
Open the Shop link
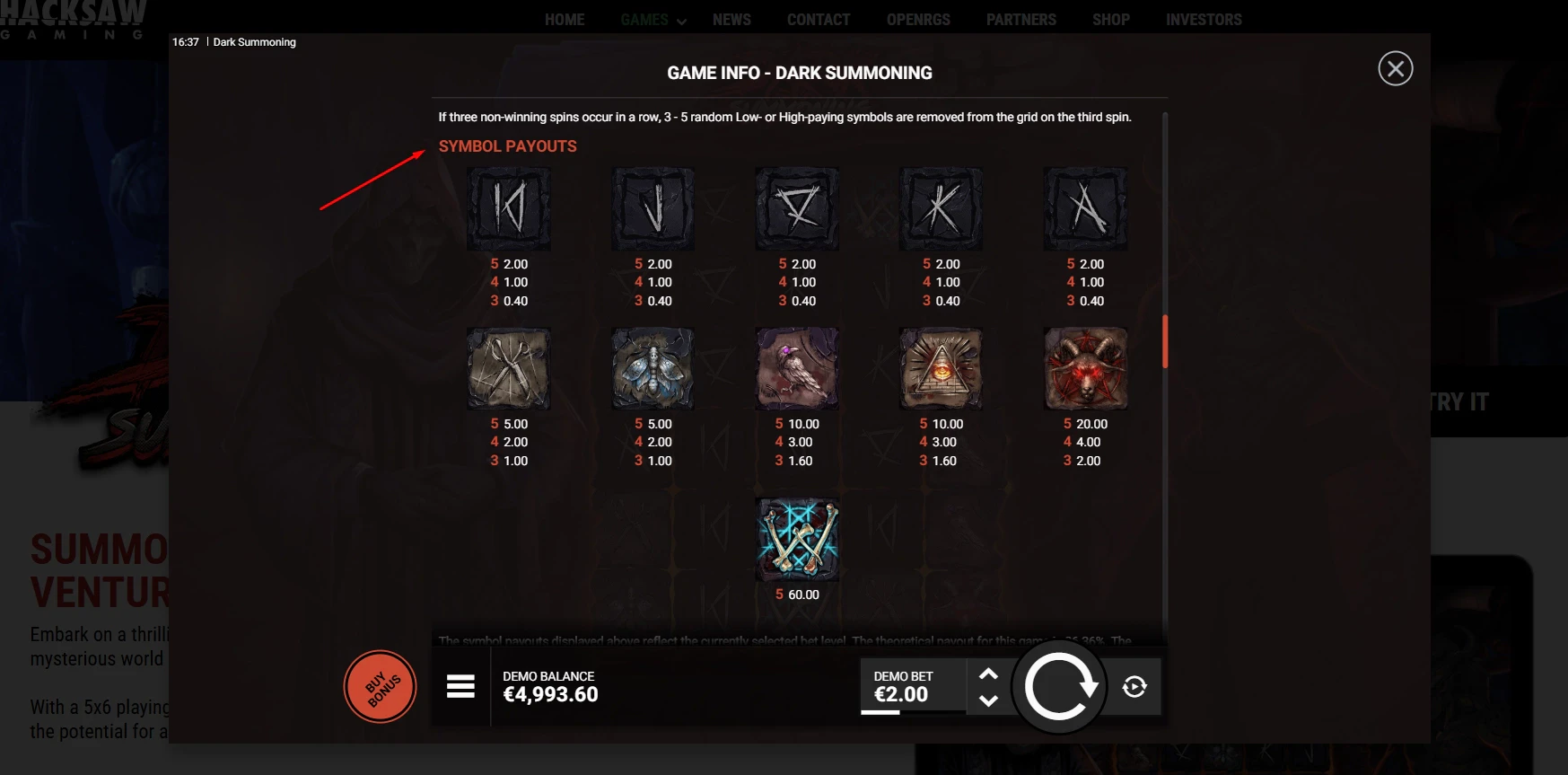click(x=1111, y=20)
